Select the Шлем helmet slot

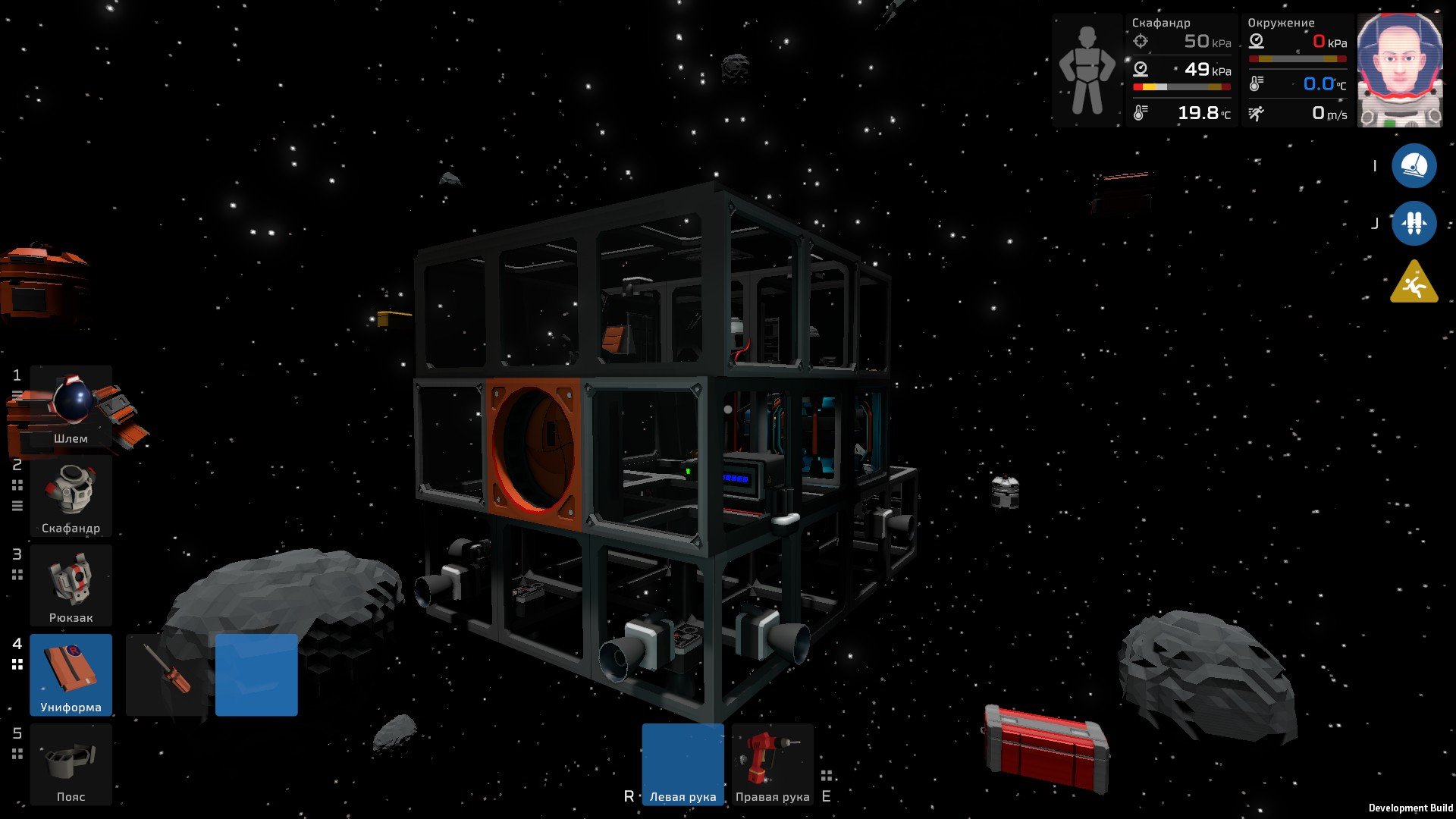coord(71,407)
